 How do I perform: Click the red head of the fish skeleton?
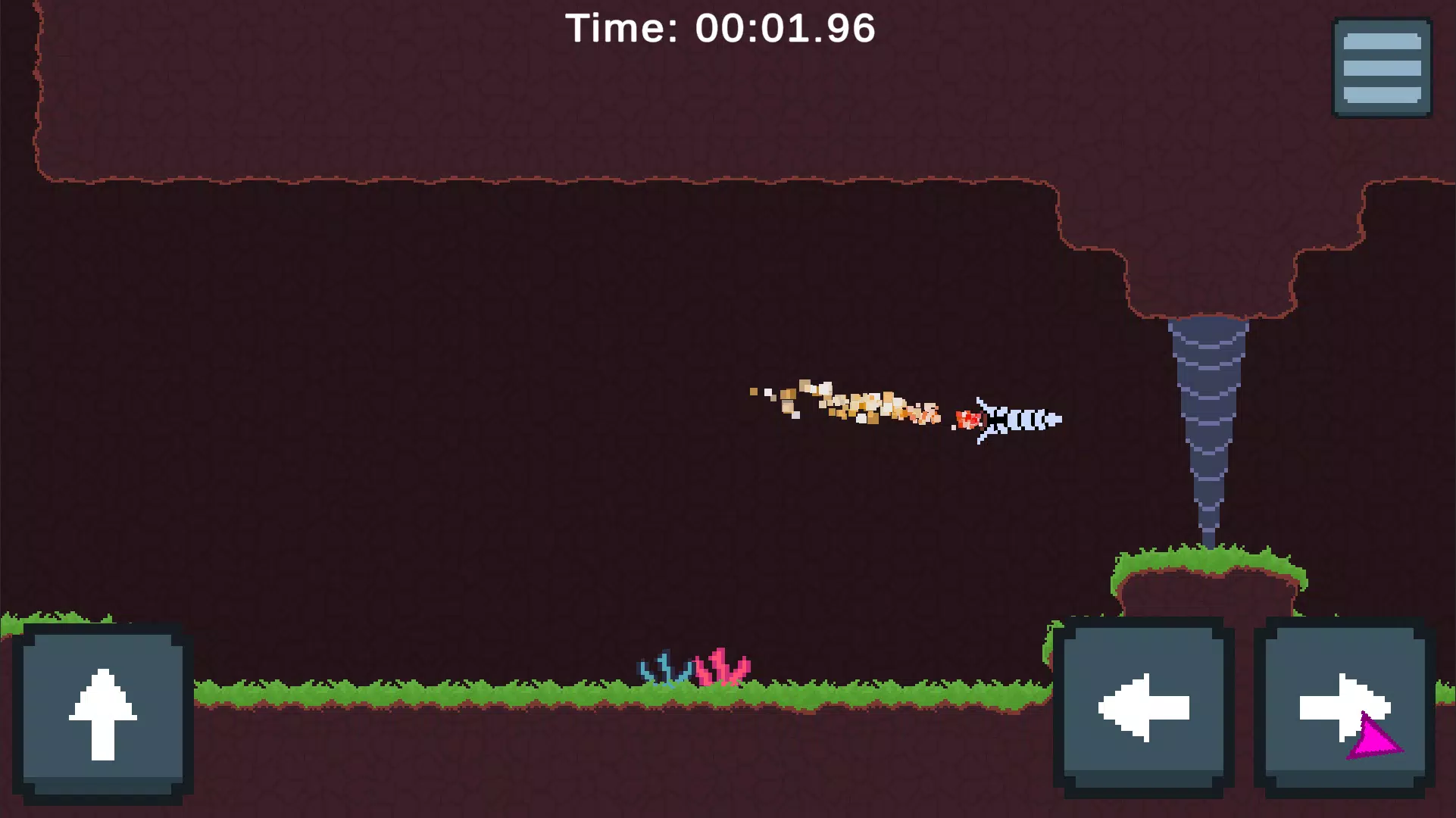tap(967, 420)
